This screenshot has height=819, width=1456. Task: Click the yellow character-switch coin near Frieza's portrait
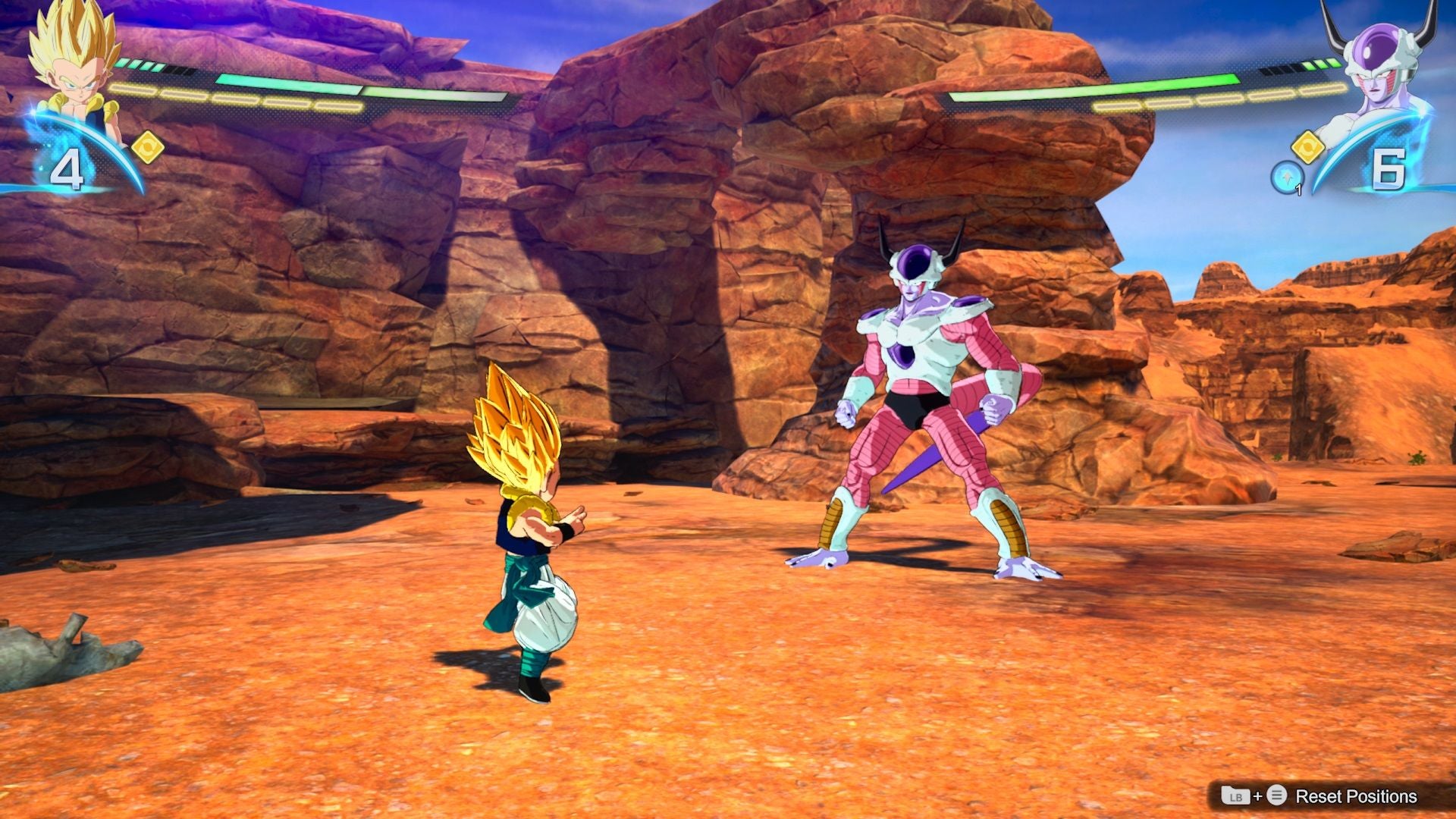[1309, 148]
